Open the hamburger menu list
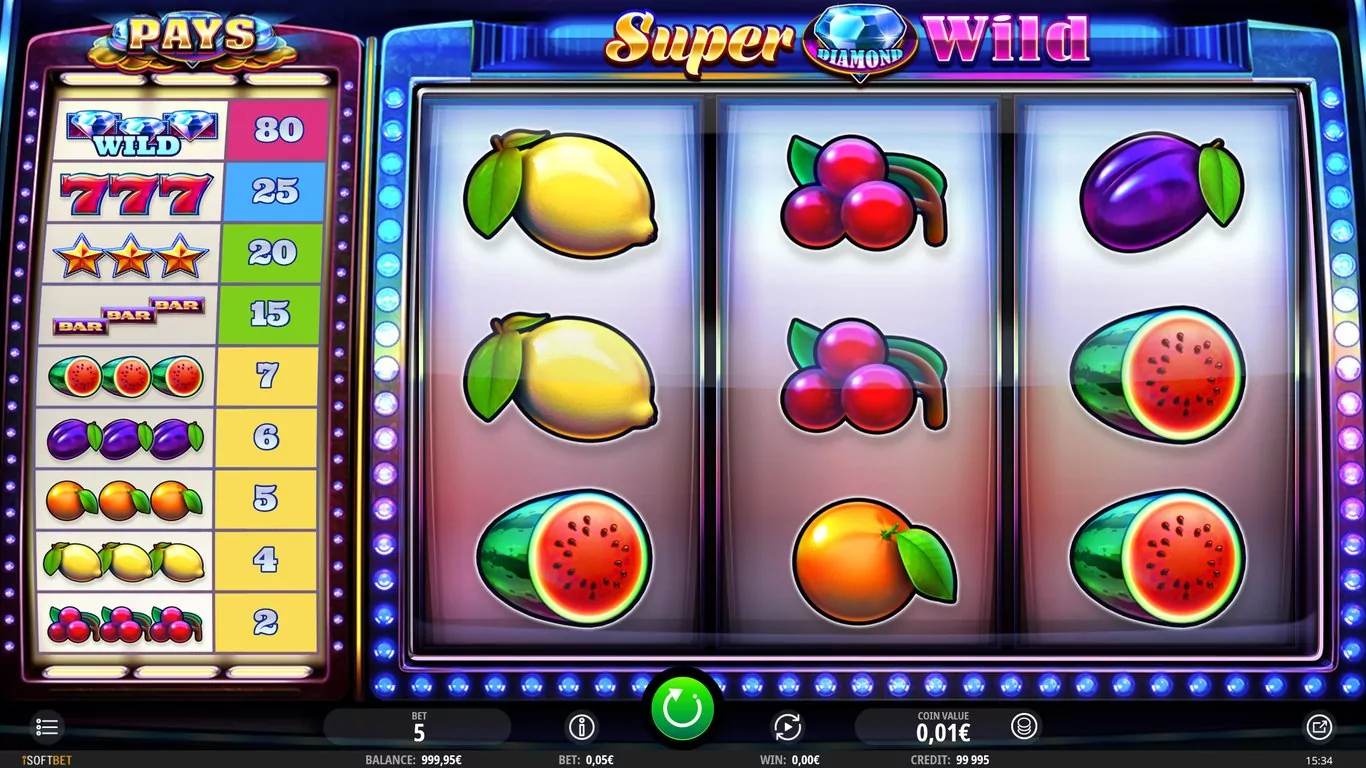The height and width of the screenshot is (768, 1366). coord(46,727)
